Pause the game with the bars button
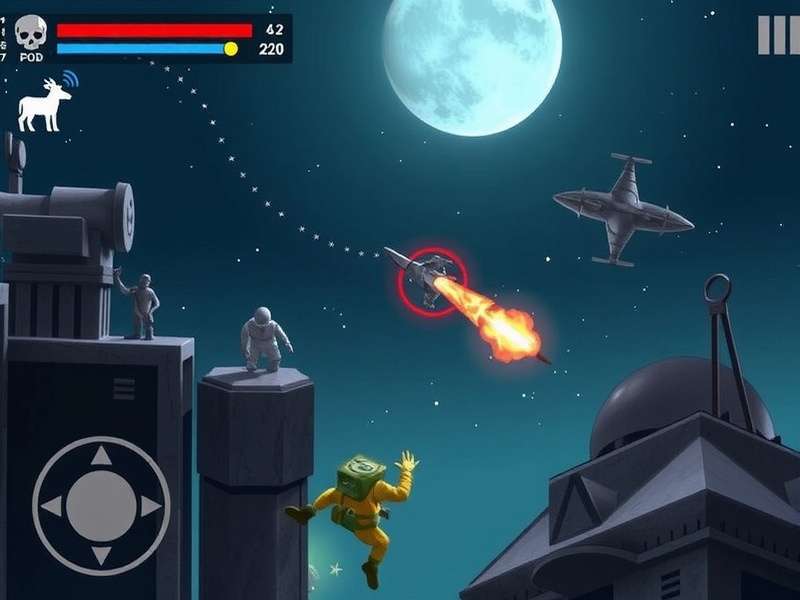The height and width of the screenshot is (600, 800). [777, 35]
